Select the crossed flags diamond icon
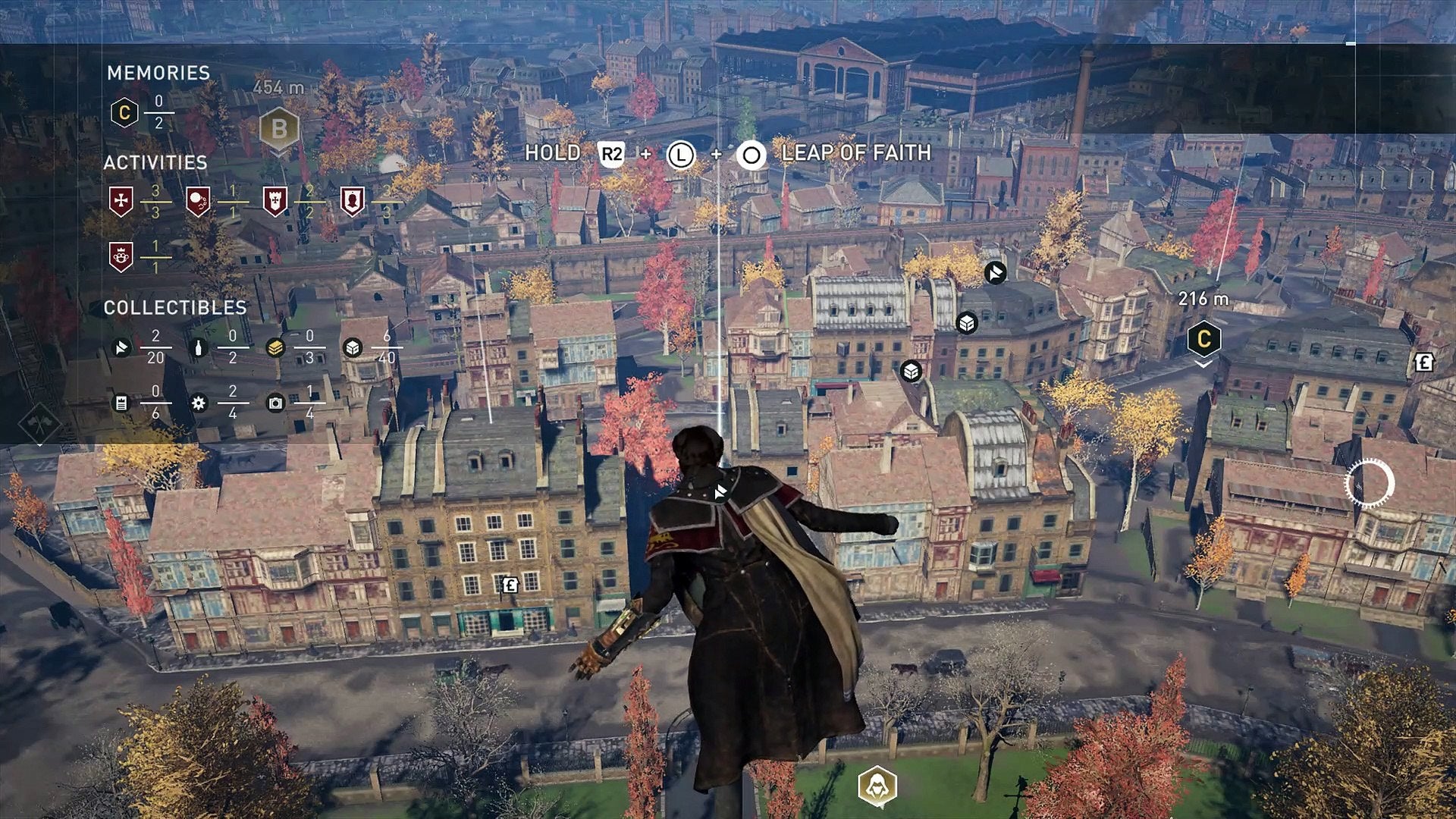 click(39, 422)
